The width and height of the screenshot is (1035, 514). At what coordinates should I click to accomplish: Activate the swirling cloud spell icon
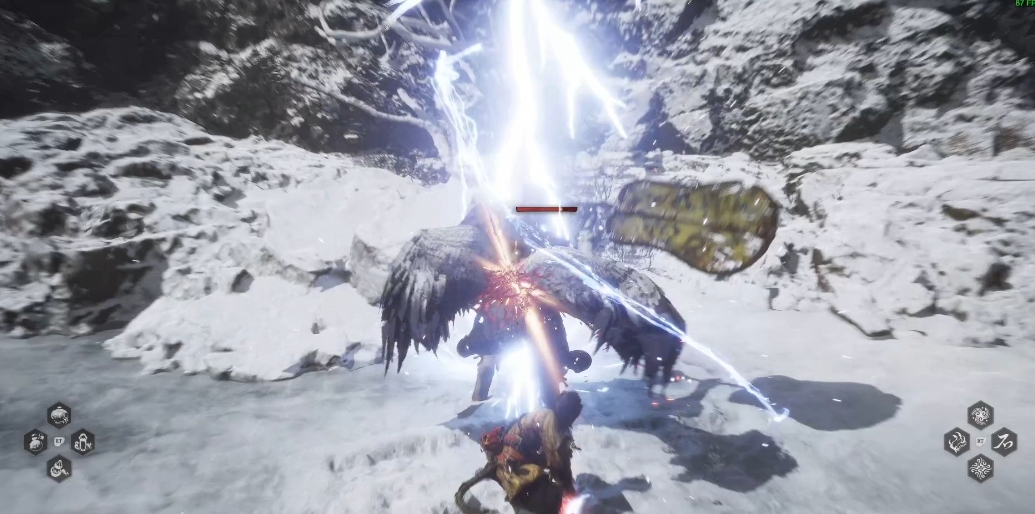980,415
